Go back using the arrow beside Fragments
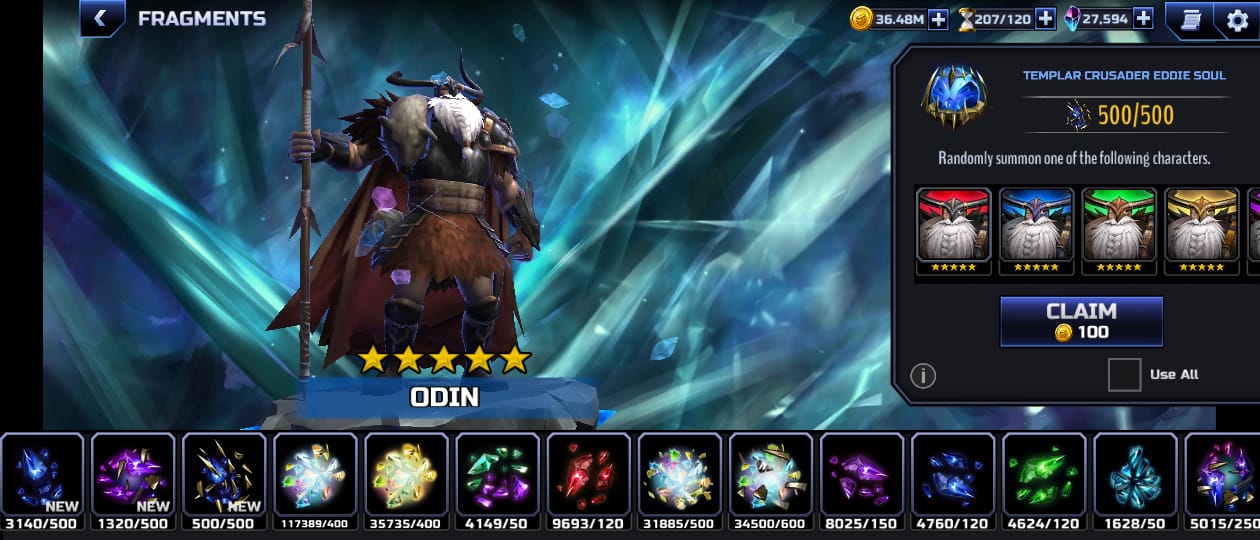 point(101,18)
